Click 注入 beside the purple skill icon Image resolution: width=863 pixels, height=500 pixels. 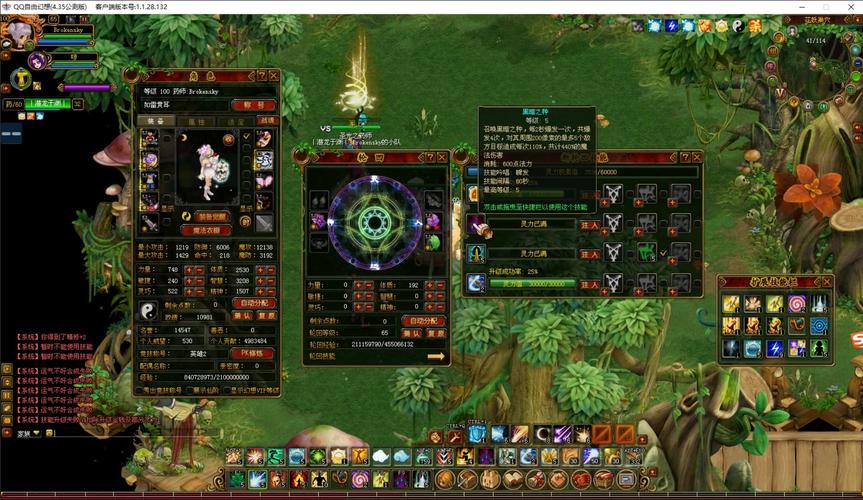point(590,226)
